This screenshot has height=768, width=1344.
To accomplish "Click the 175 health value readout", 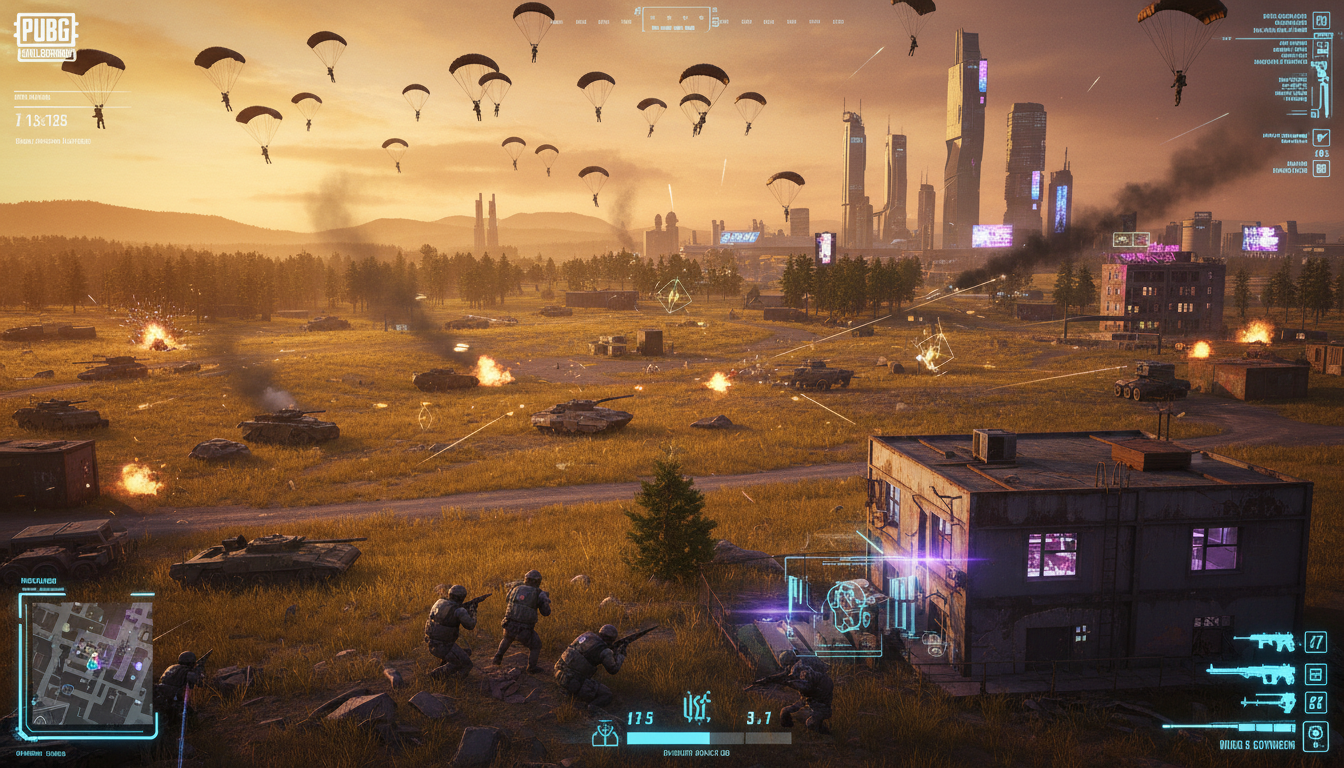I will coord(640,718).
